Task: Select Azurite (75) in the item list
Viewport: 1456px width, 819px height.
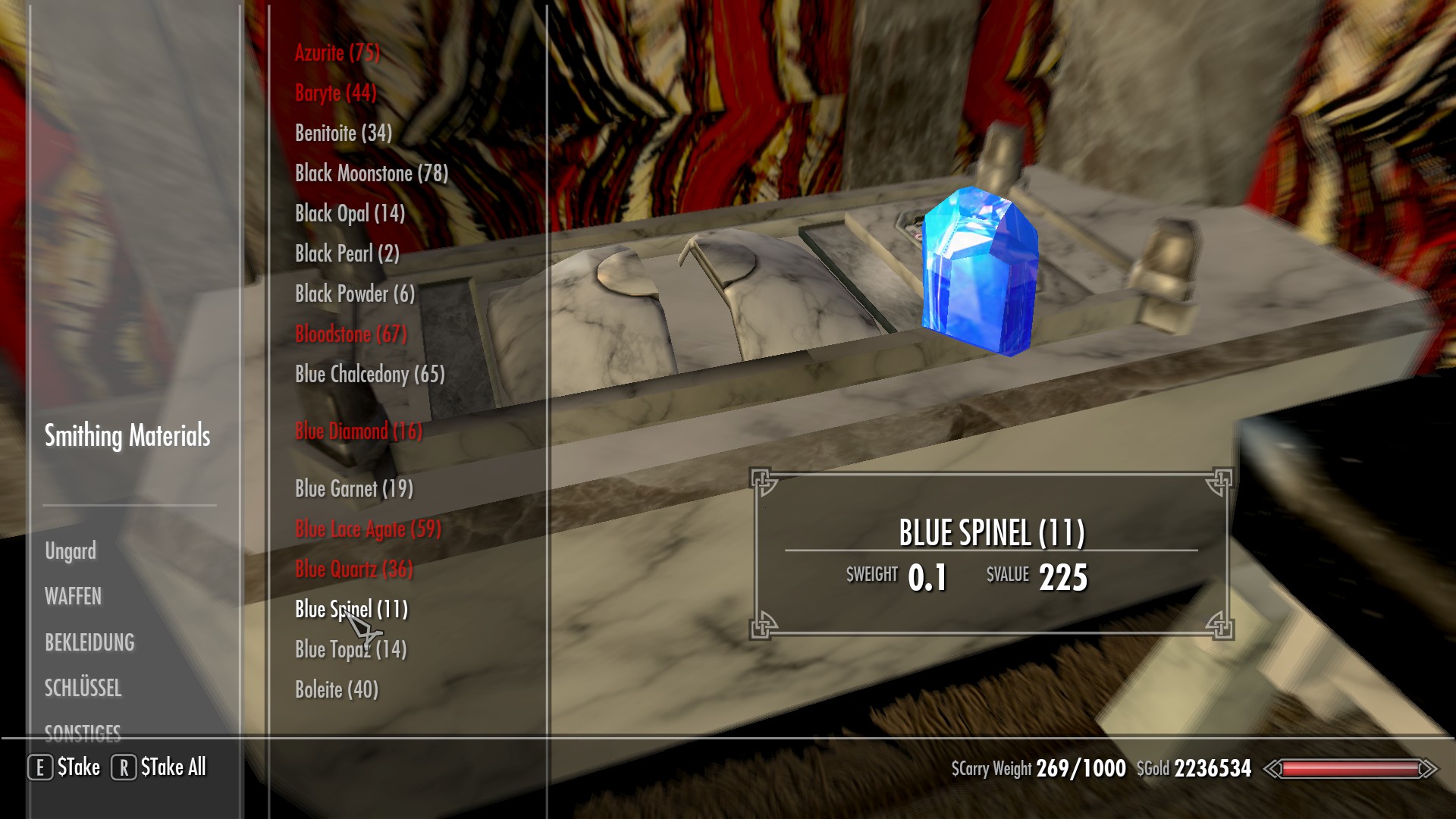Action: (x=337, y=53)
